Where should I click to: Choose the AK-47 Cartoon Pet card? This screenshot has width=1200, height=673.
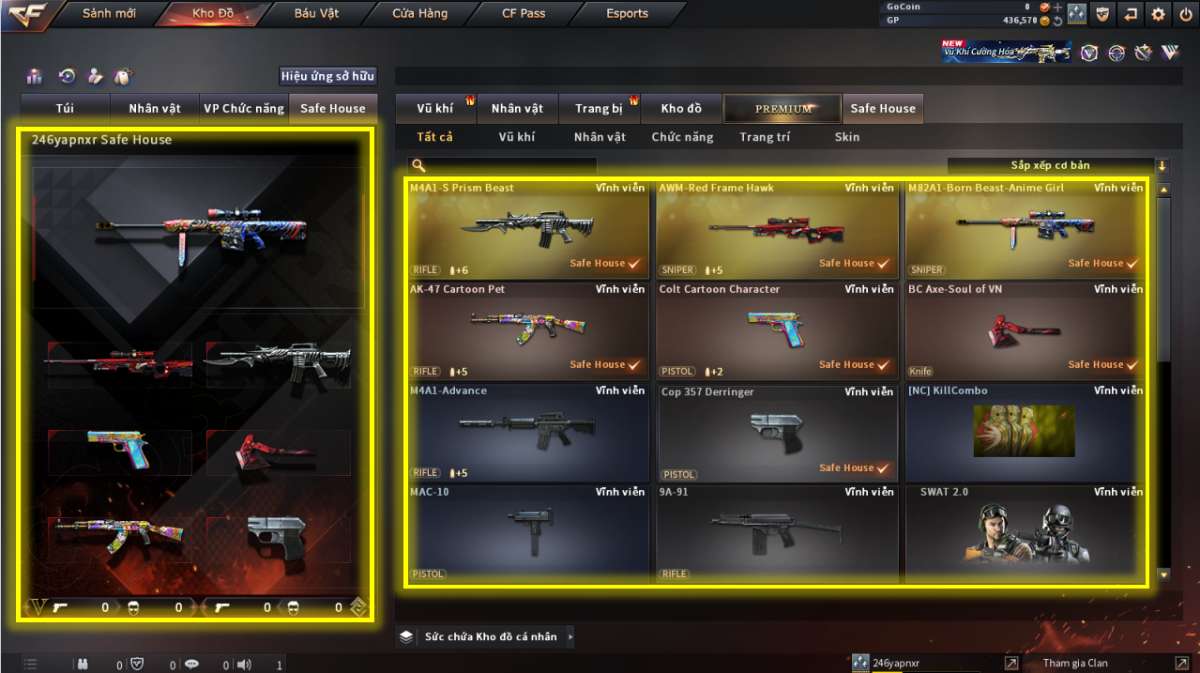pos(528,330)
